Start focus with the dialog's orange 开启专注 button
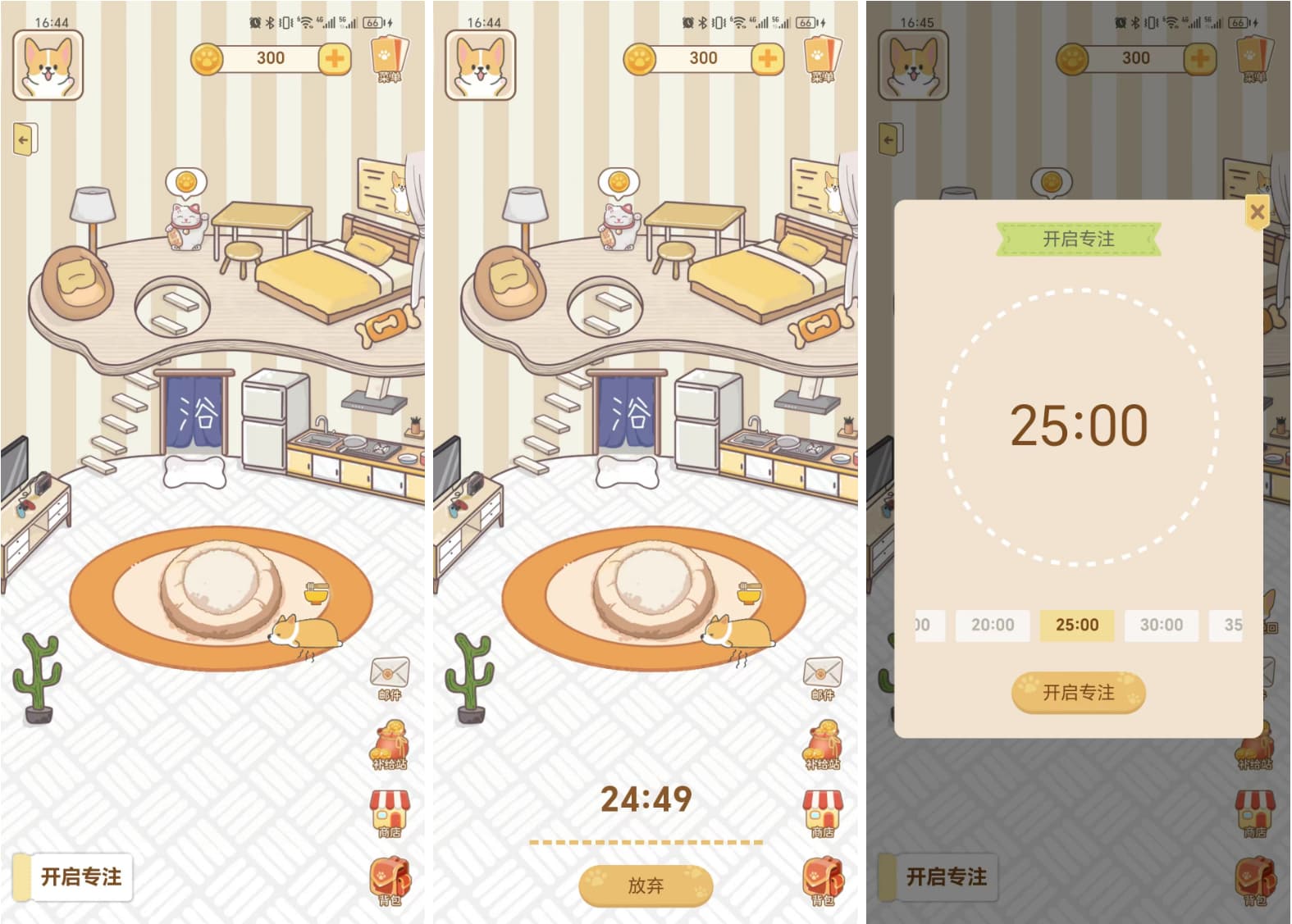 pos(1078,693)
